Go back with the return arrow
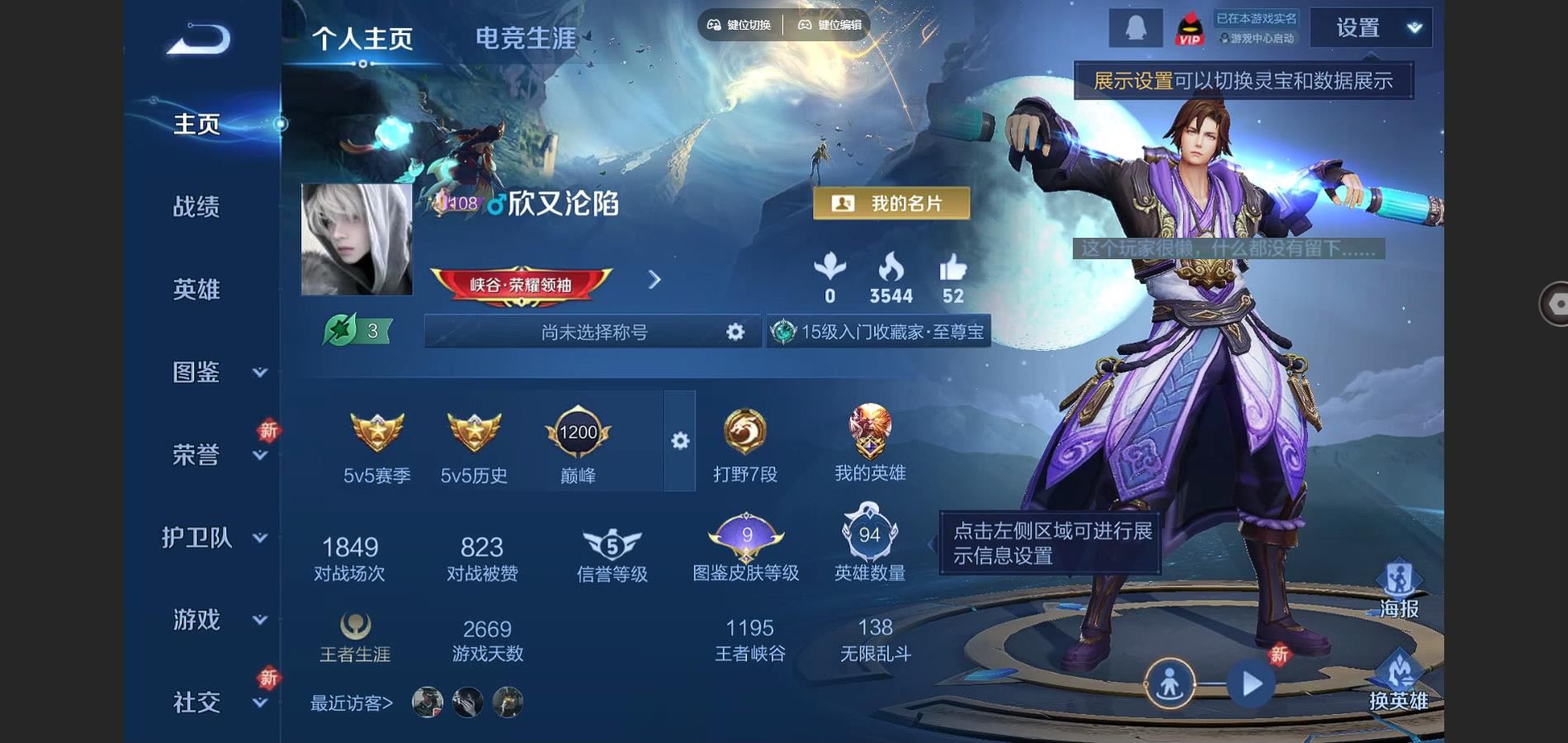The height and width of the screenshot is (743, 1568). point(198,39)
